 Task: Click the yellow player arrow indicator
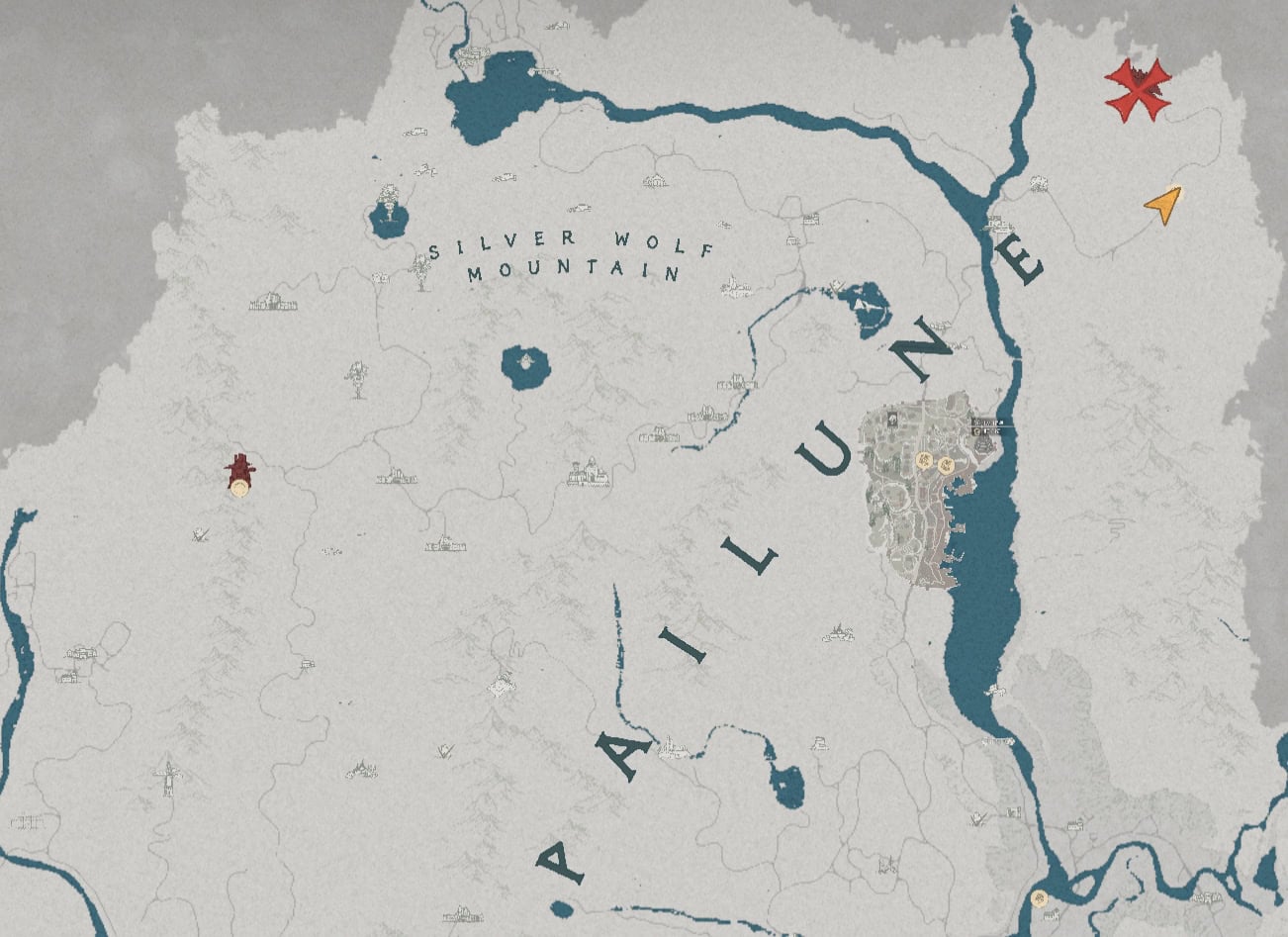[x=1164, y=206]
